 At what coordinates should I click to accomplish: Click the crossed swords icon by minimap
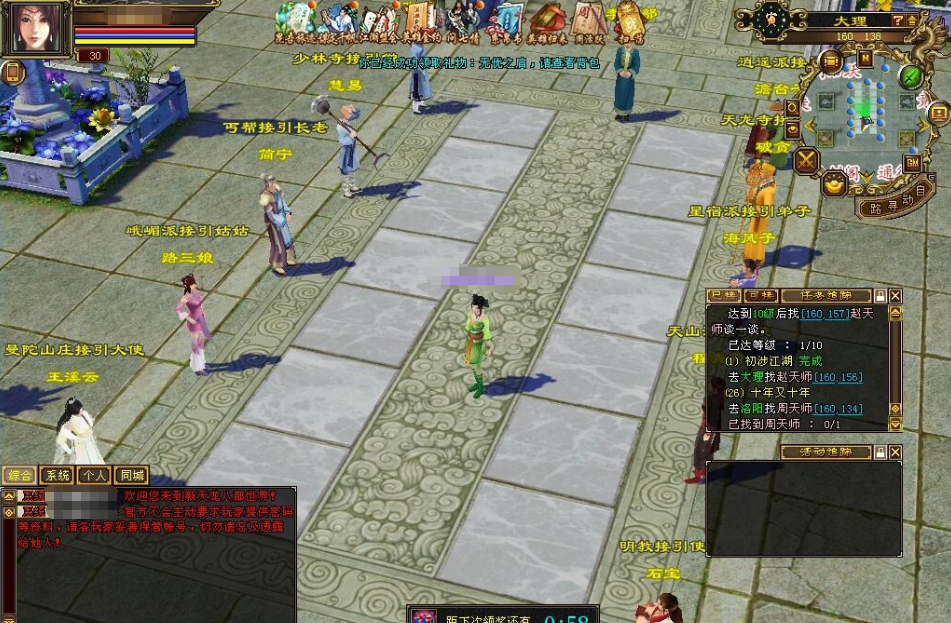(x=806, y=160)
